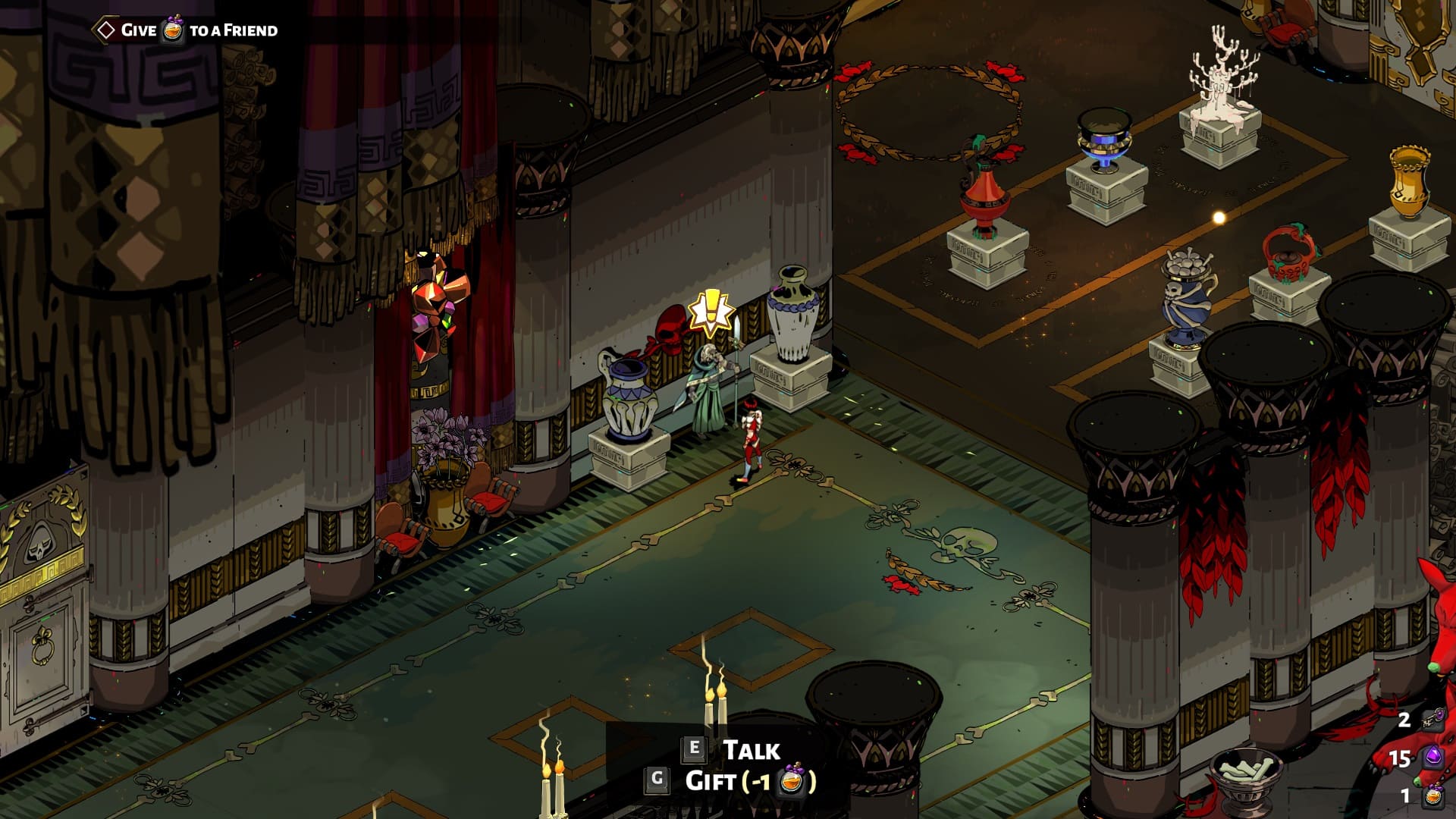Select the Nectar bottle icon showing 1

1433,797
